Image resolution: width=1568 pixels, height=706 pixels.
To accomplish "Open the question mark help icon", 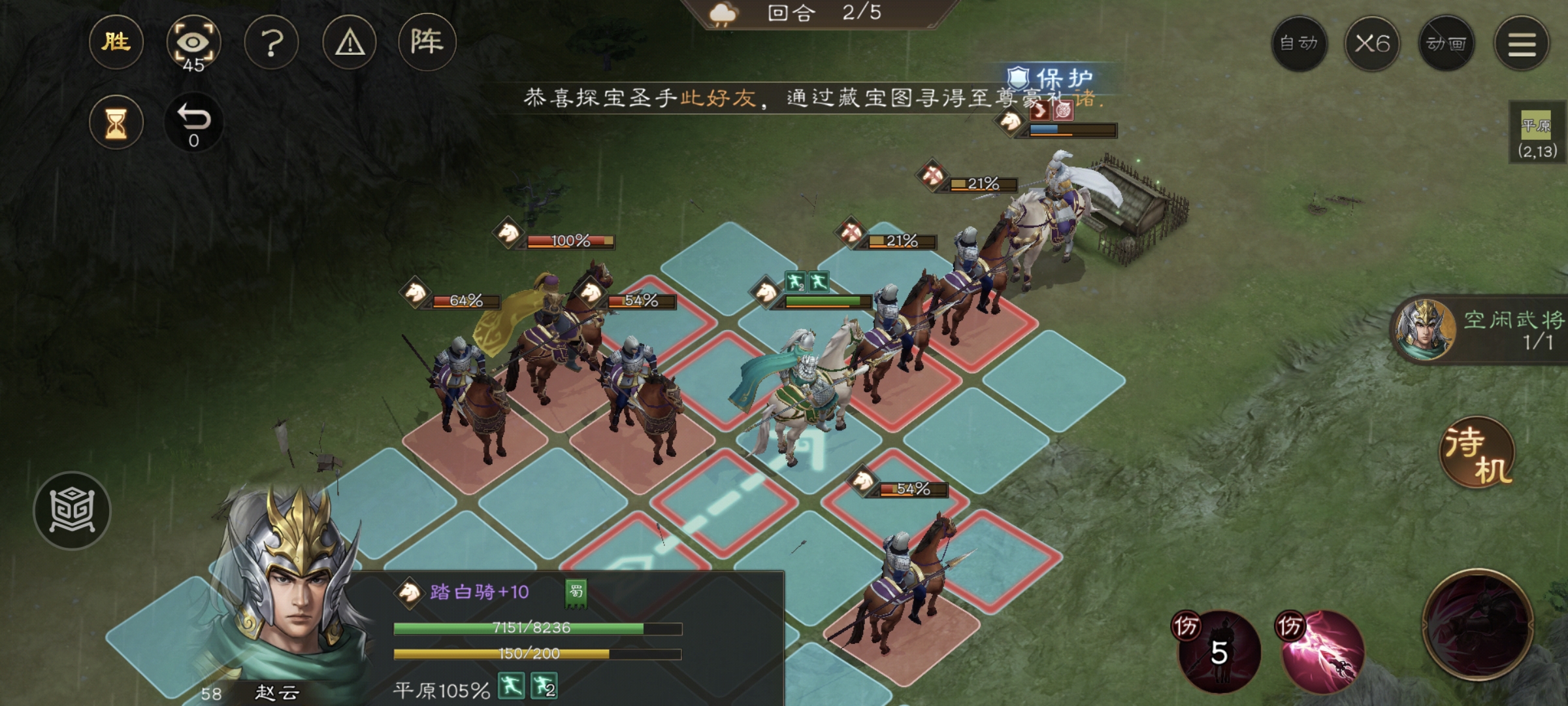I will click(272, 42).
